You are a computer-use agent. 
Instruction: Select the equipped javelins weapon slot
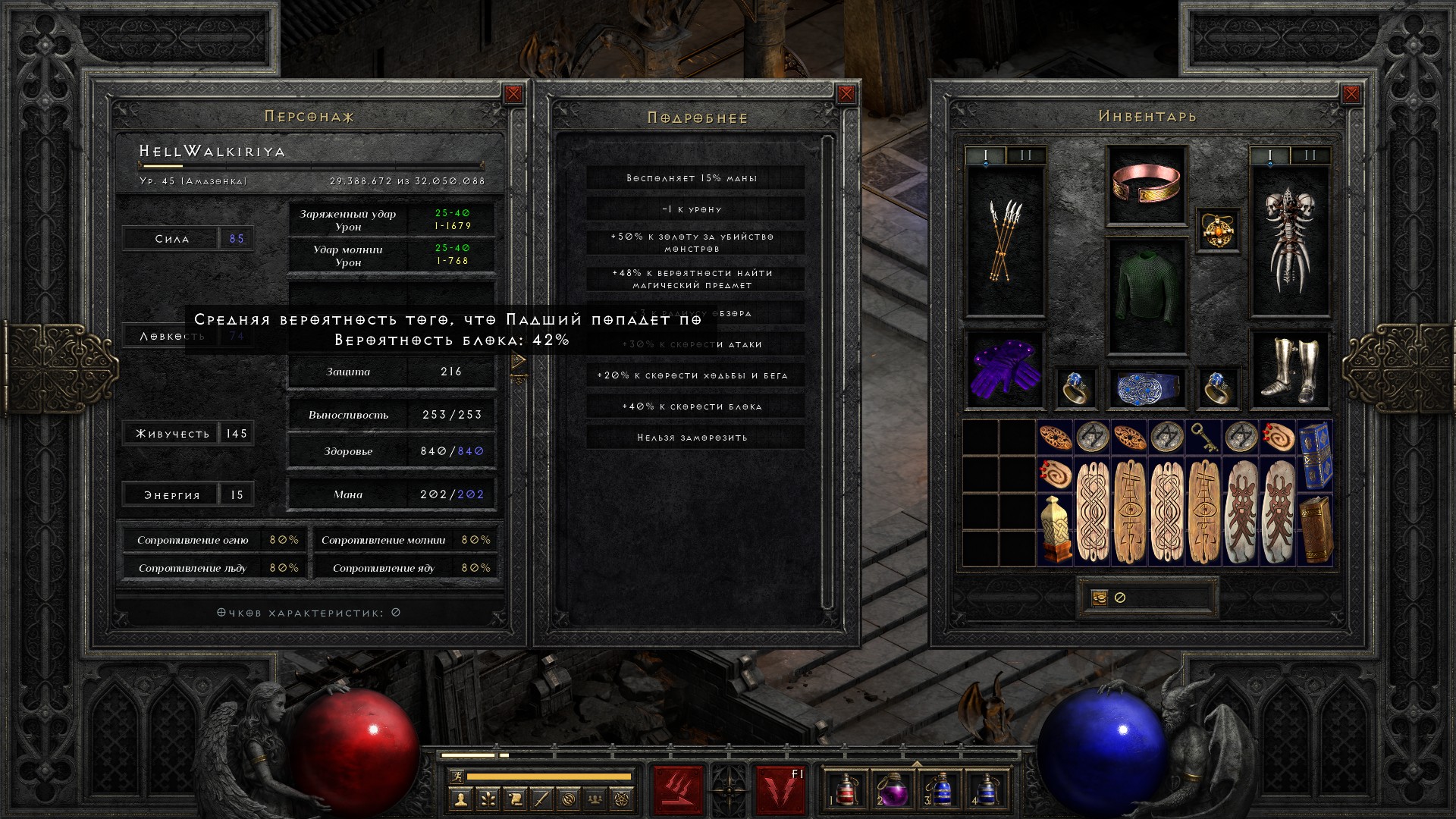(1005, 241)
